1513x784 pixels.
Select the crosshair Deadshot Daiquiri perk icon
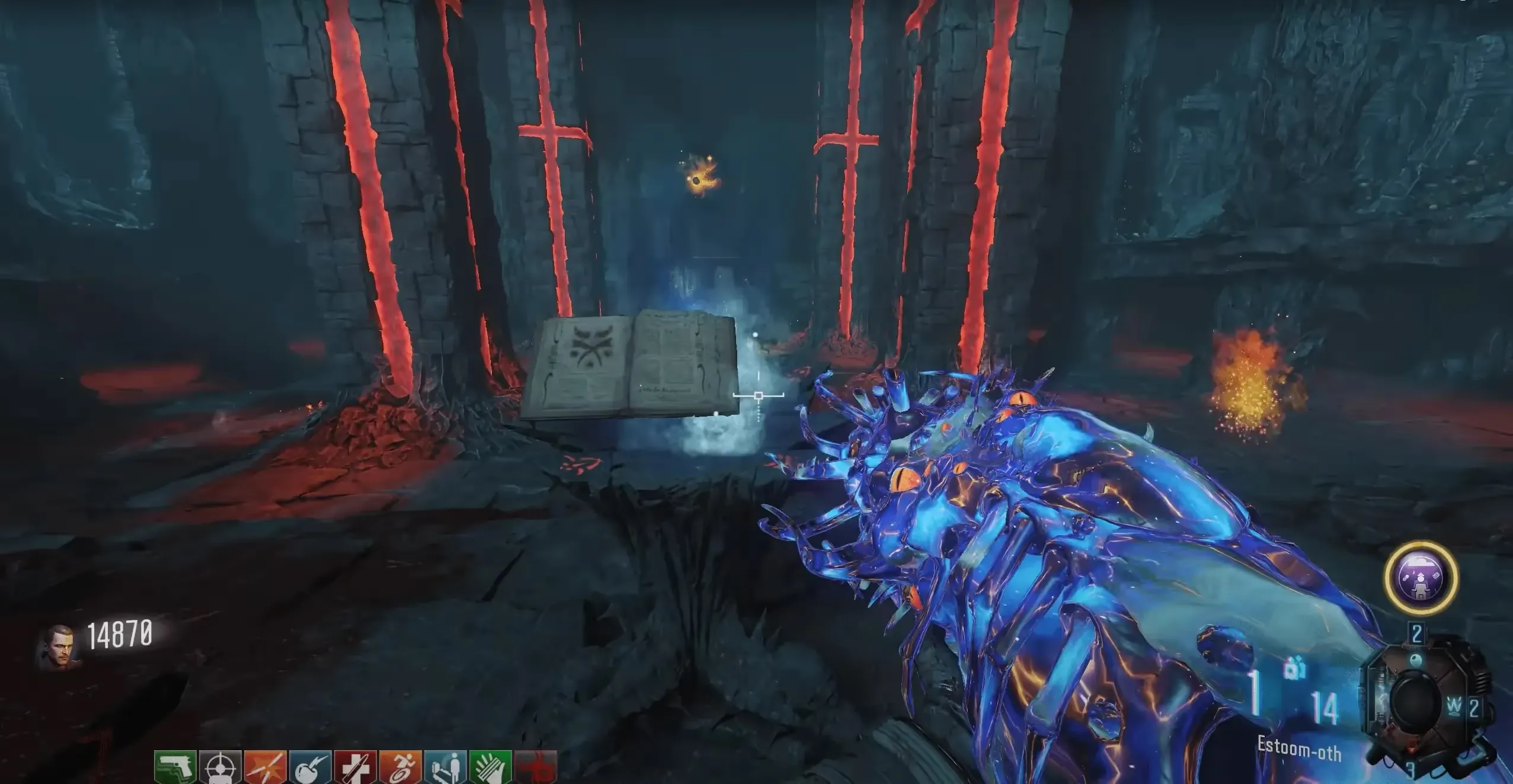[x=220, y=767]
